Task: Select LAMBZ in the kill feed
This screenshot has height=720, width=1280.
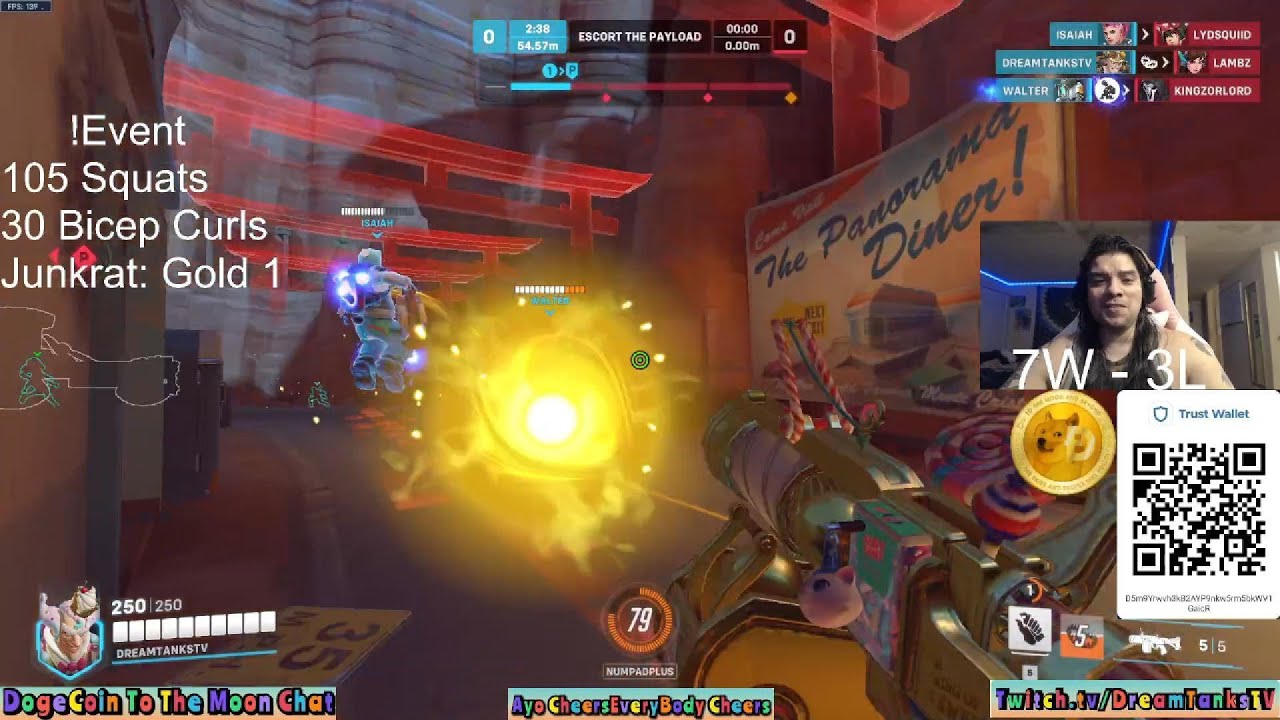Action: point(1231,63)
